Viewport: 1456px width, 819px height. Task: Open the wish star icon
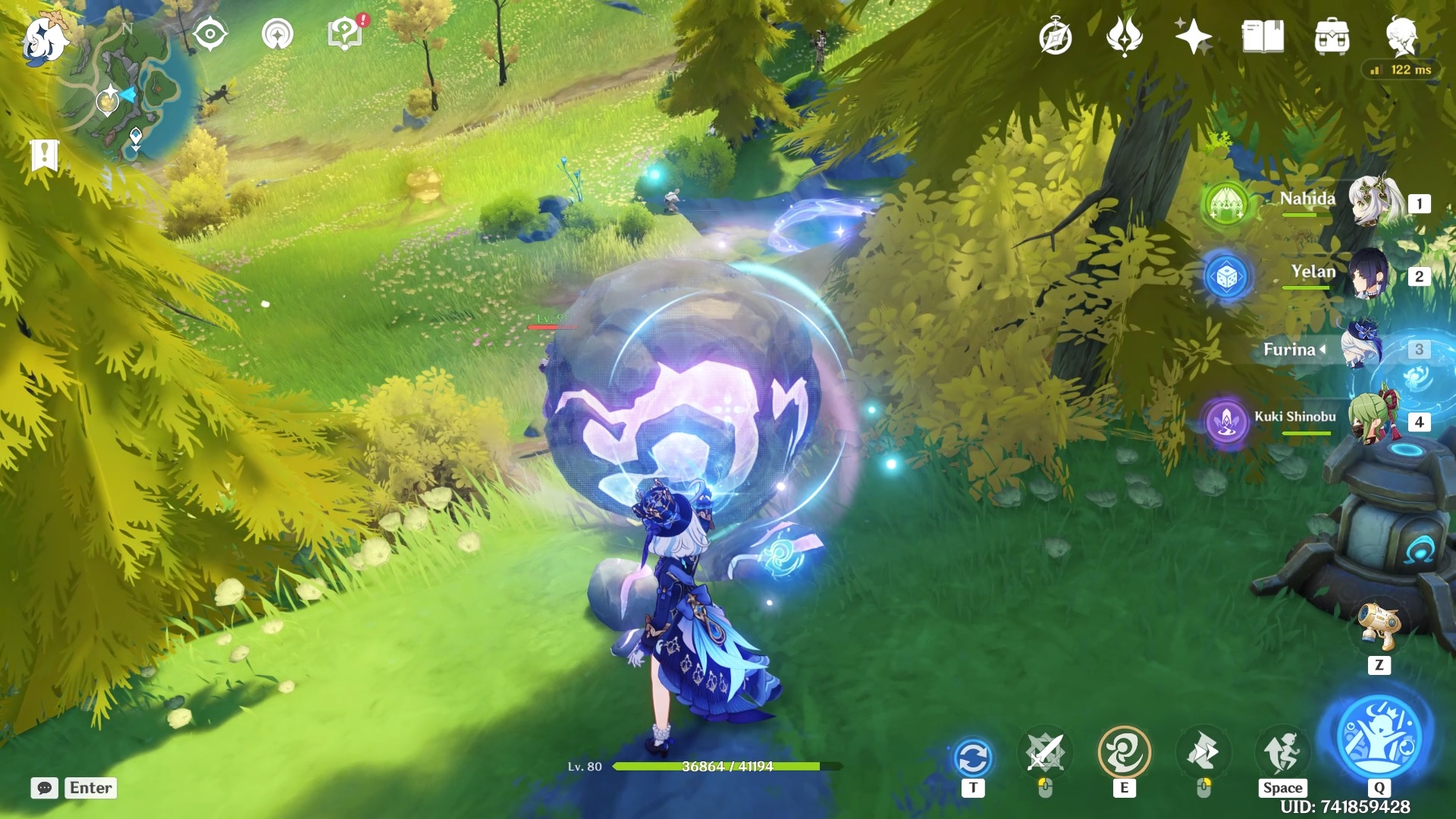point(1192,36)
